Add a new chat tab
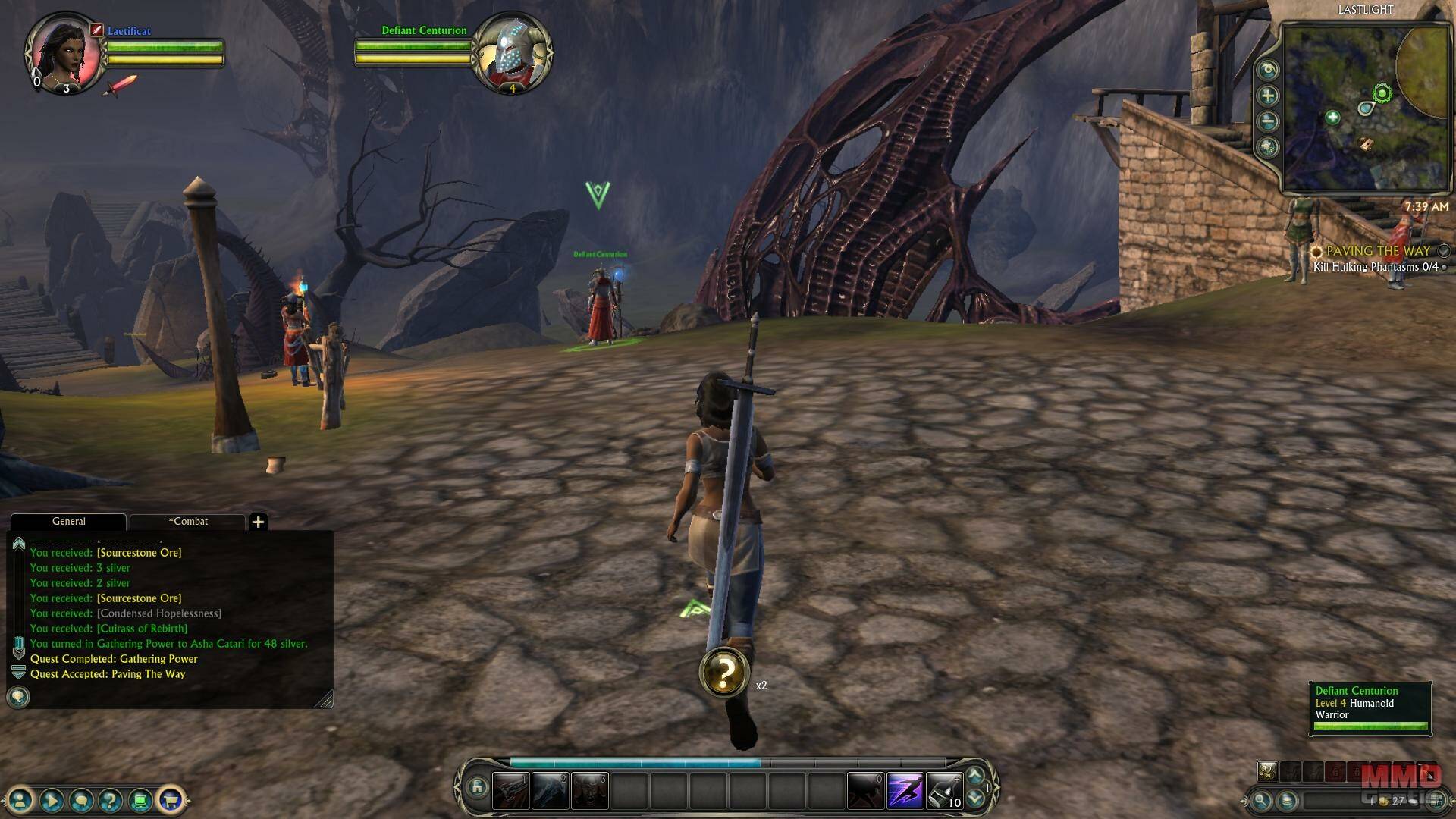This screenshot has width=1456, height=819. 258,522
